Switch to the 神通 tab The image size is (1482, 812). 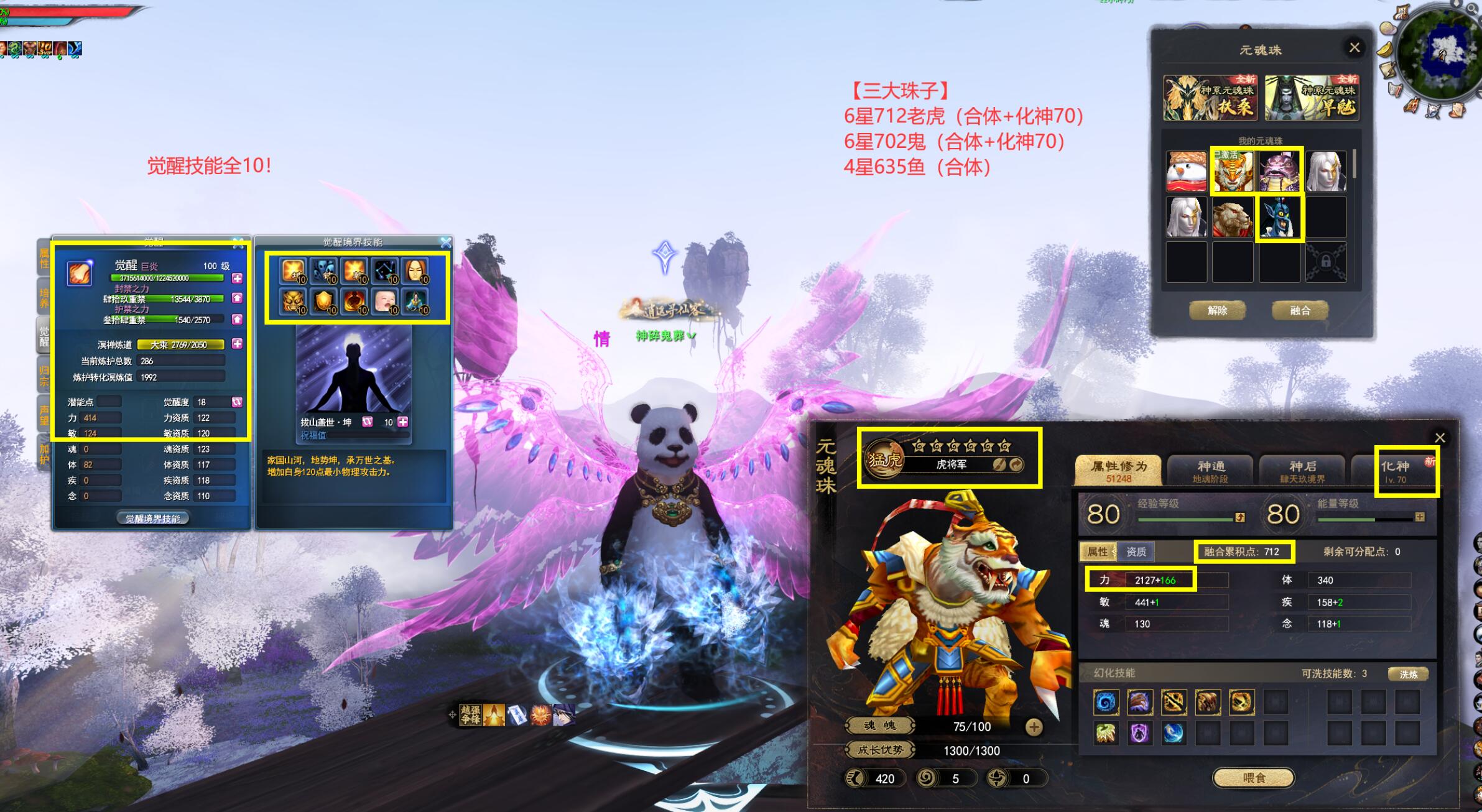(1210, 471)
